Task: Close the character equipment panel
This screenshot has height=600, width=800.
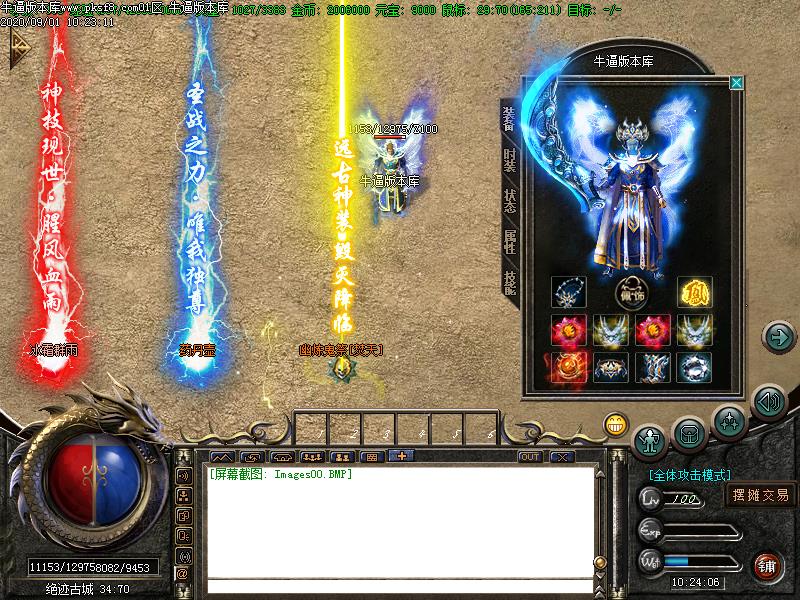Action: [737, 83]
